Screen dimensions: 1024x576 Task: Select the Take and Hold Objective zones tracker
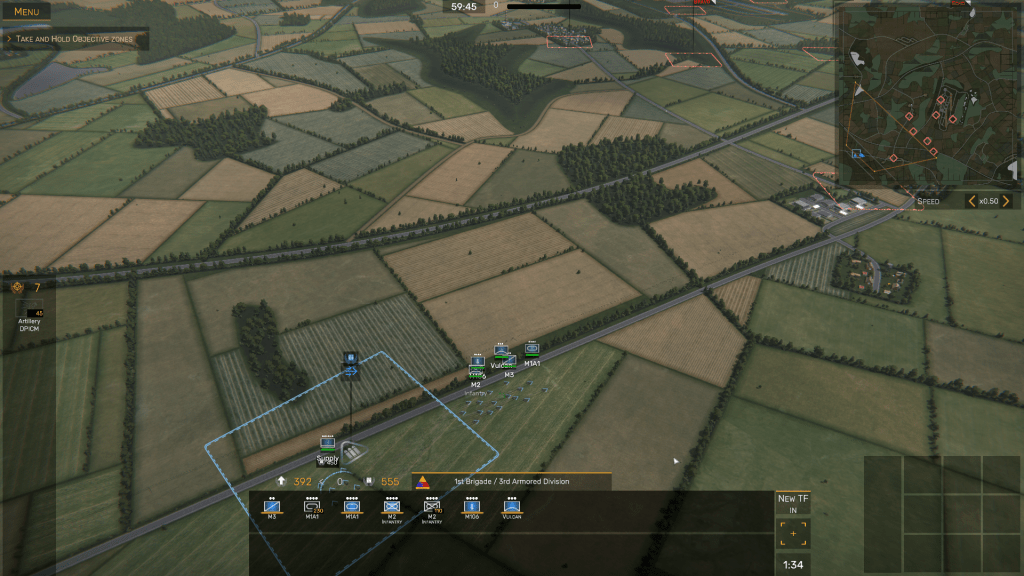click(x=75, y=40)
